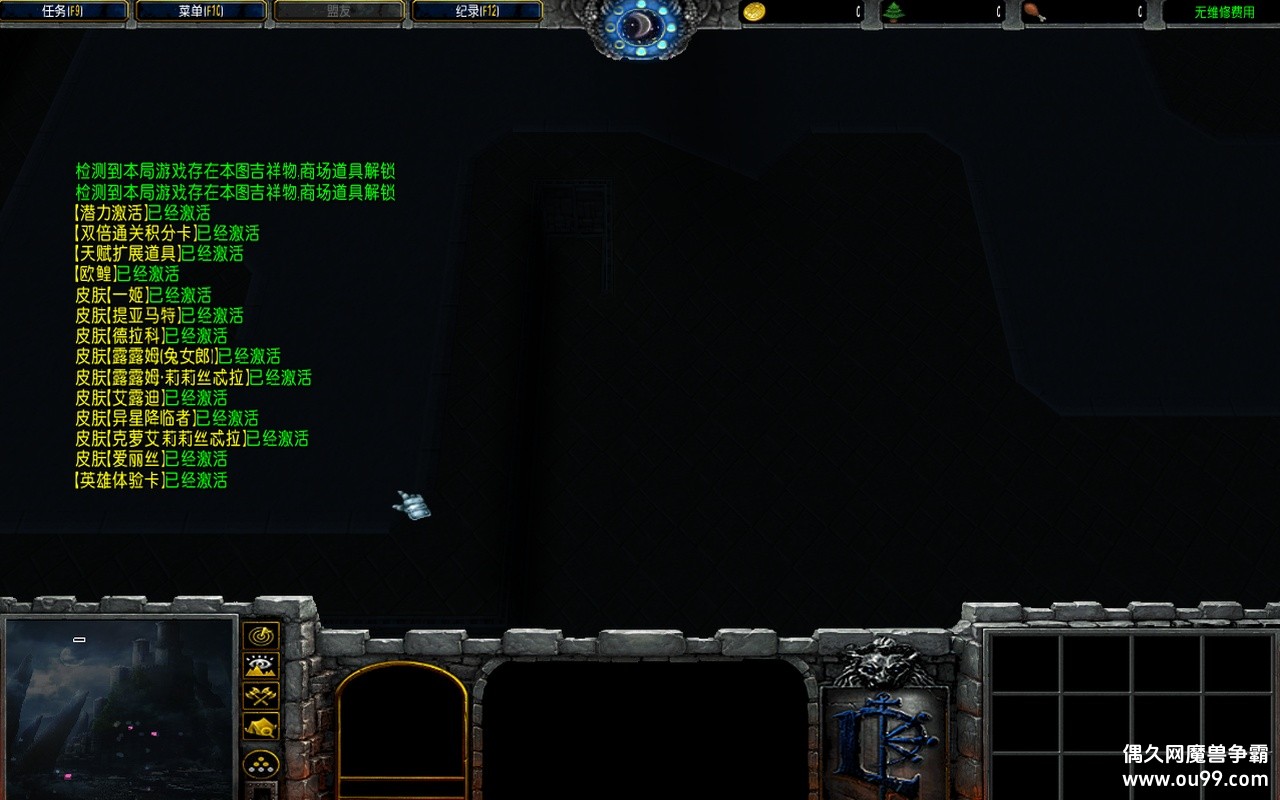Toggle minimap terrain display eye icon

tap(261, 666)
